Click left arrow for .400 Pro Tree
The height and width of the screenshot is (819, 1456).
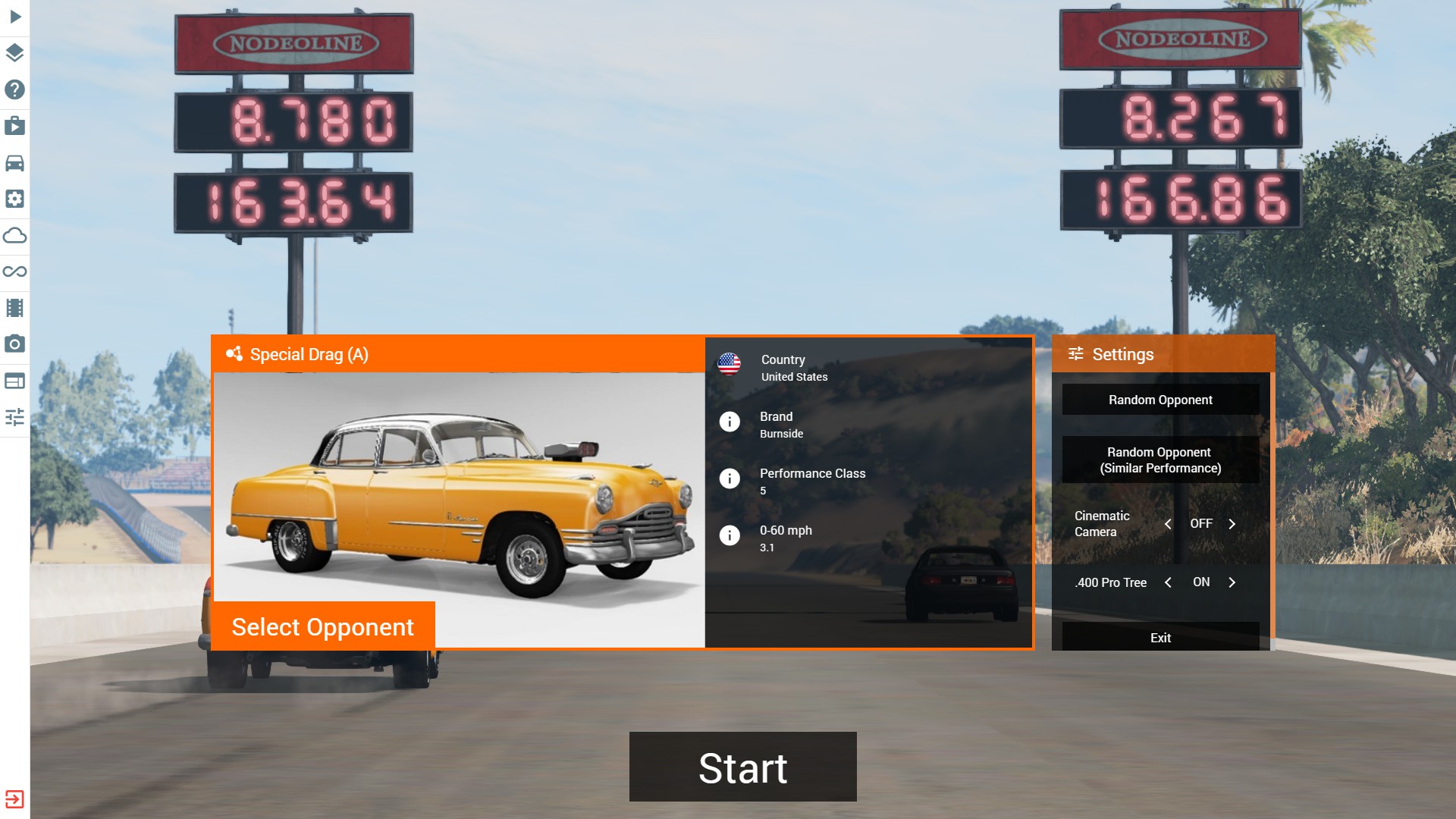(x=1168, y=582)
